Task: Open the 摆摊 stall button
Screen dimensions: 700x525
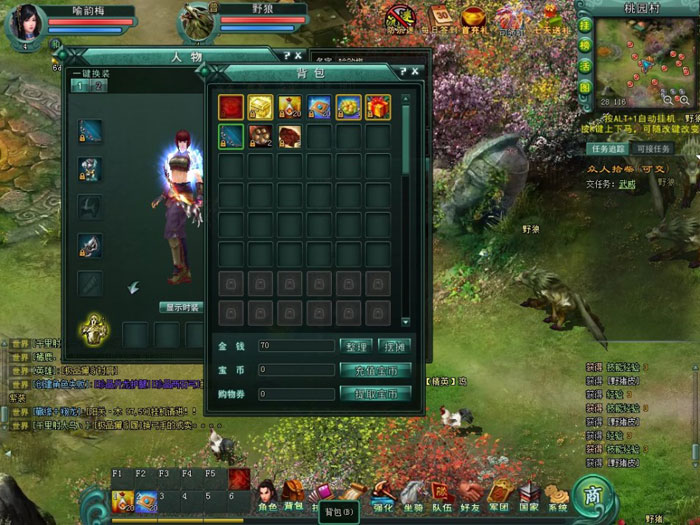Action: (392, 346)
